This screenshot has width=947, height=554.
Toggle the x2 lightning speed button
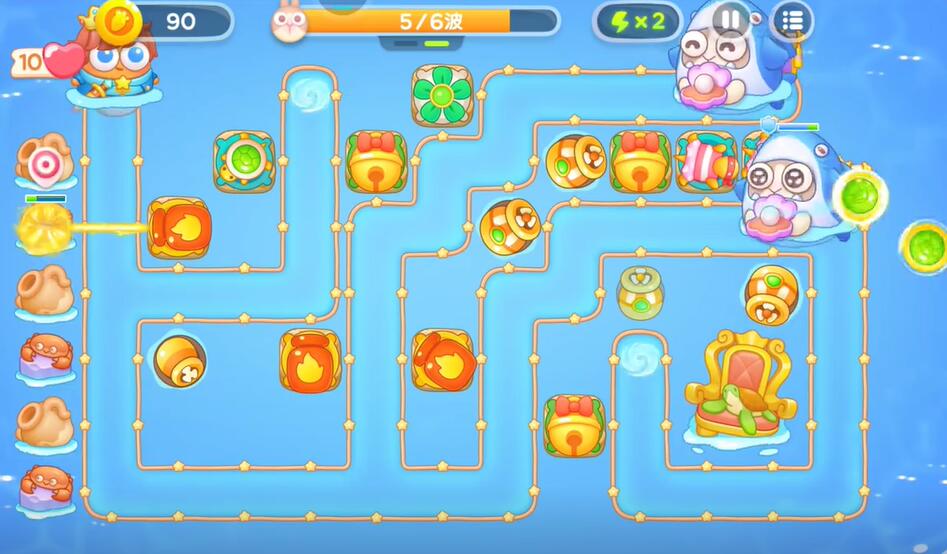click(637, 22)
